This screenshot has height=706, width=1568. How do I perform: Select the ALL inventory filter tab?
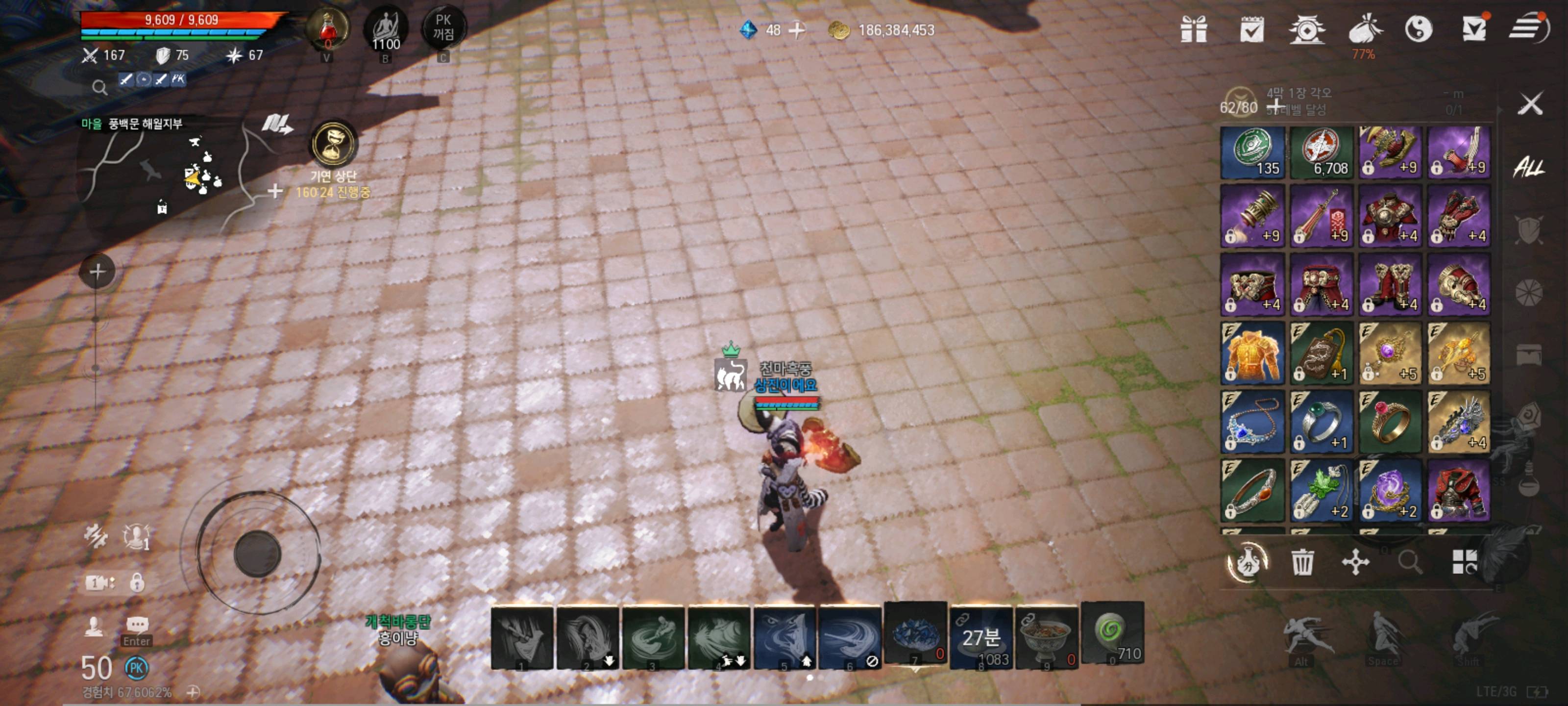click(1528, 167)
